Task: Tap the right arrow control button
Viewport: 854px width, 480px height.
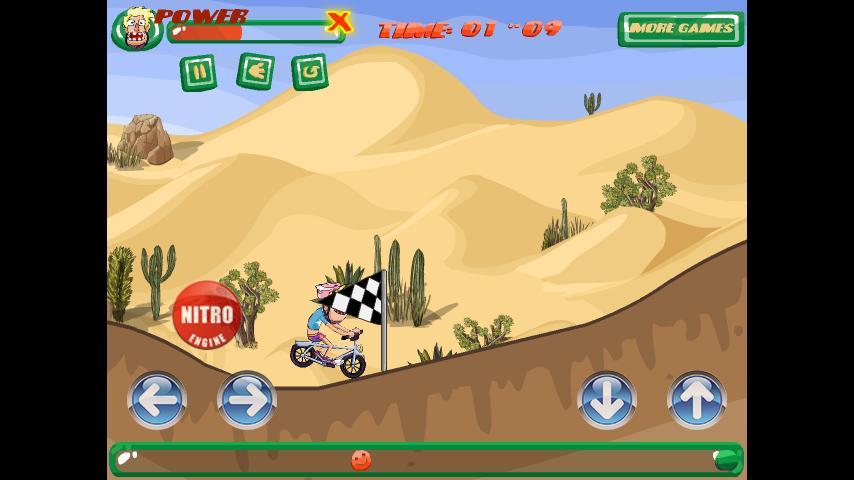Action: click(247, 400)
